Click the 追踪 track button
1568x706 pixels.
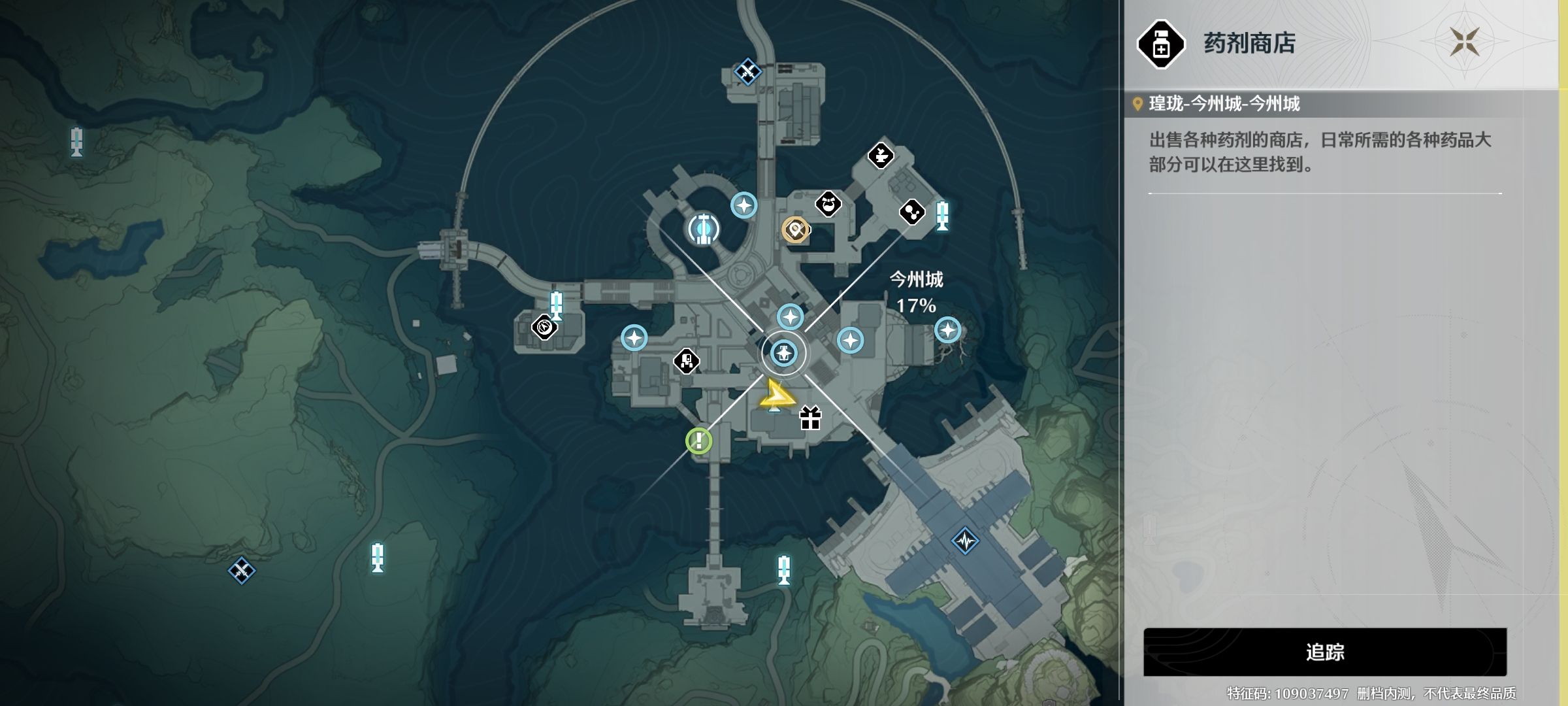(1324, 652)
